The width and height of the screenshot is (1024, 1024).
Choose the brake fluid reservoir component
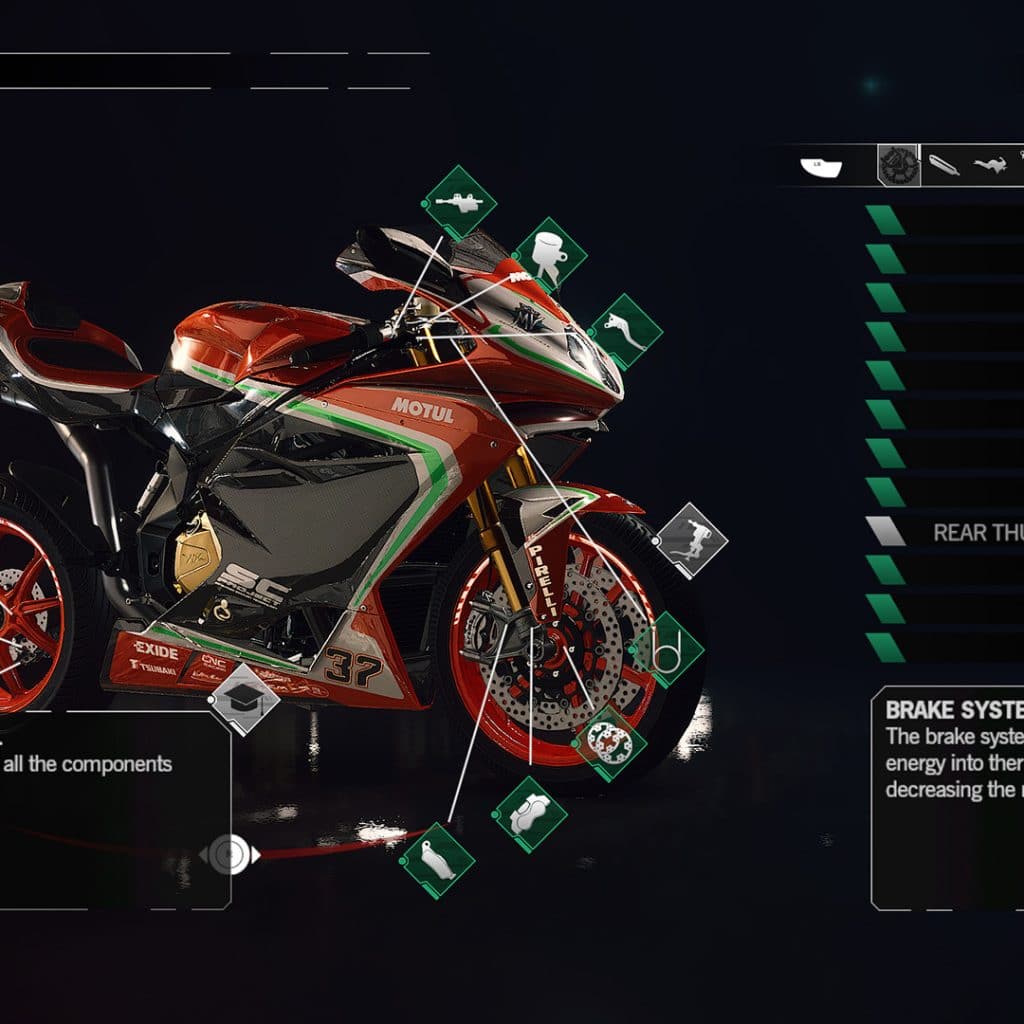click(549, 255)
